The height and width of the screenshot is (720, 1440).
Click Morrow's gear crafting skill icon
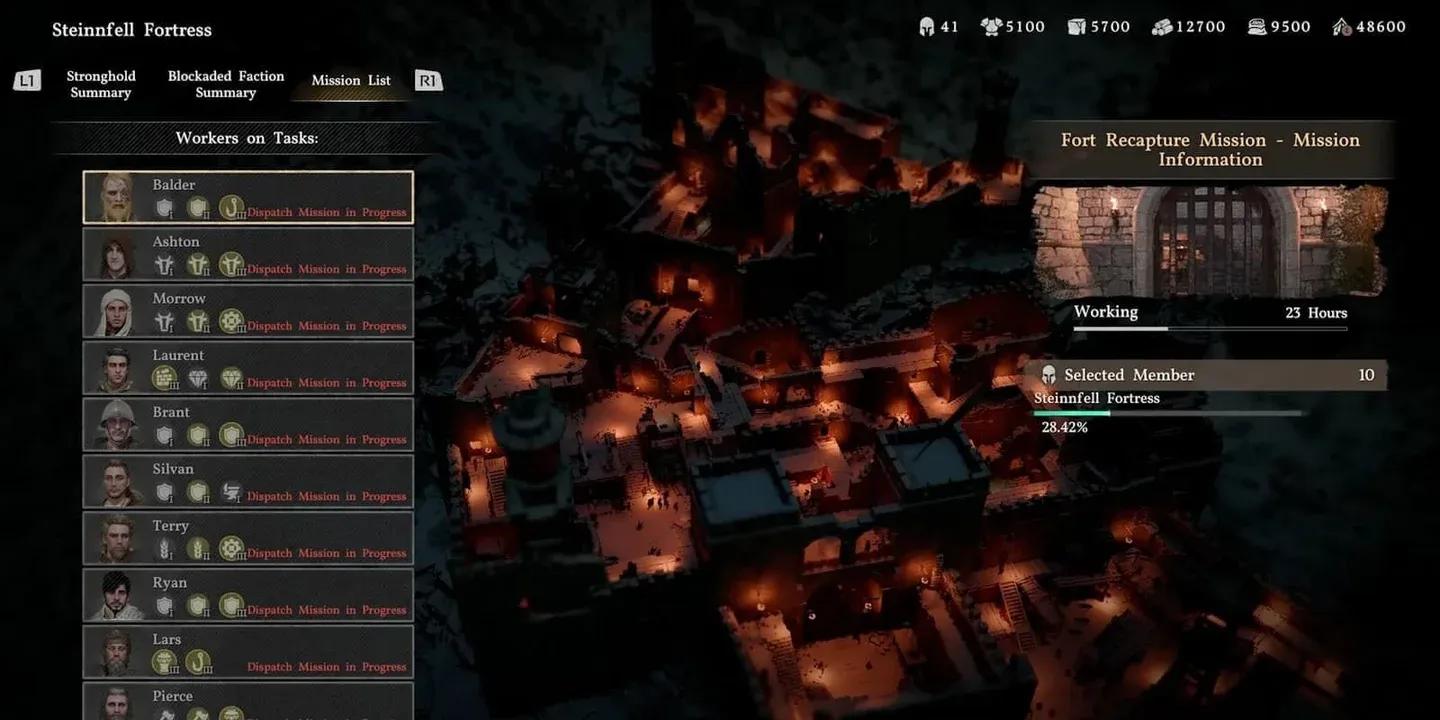tap(230, 318)
